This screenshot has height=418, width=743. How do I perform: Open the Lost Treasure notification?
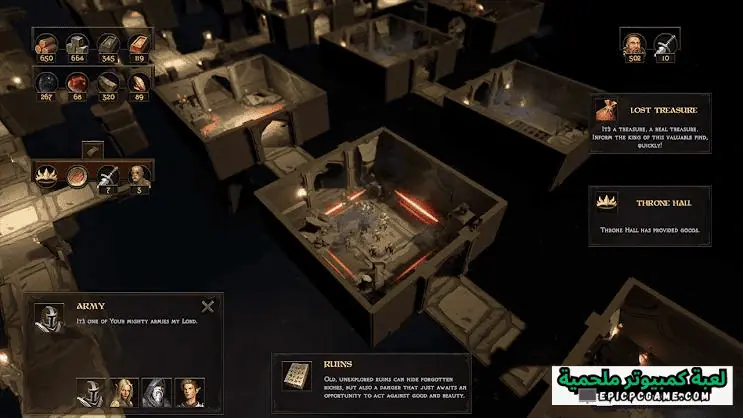[651, 122]
